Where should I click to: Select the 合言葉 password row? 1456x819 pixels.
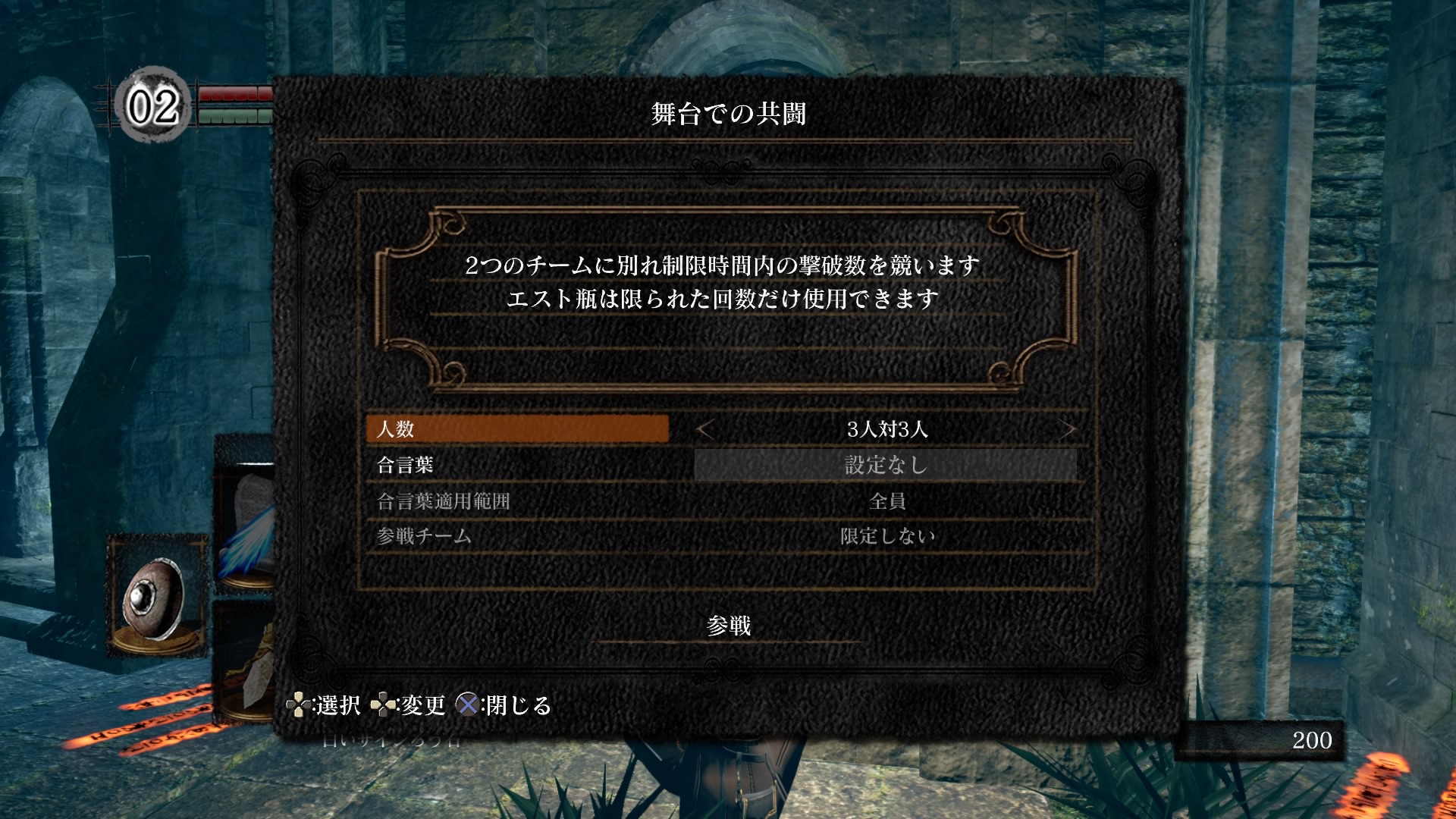[516, 465]
